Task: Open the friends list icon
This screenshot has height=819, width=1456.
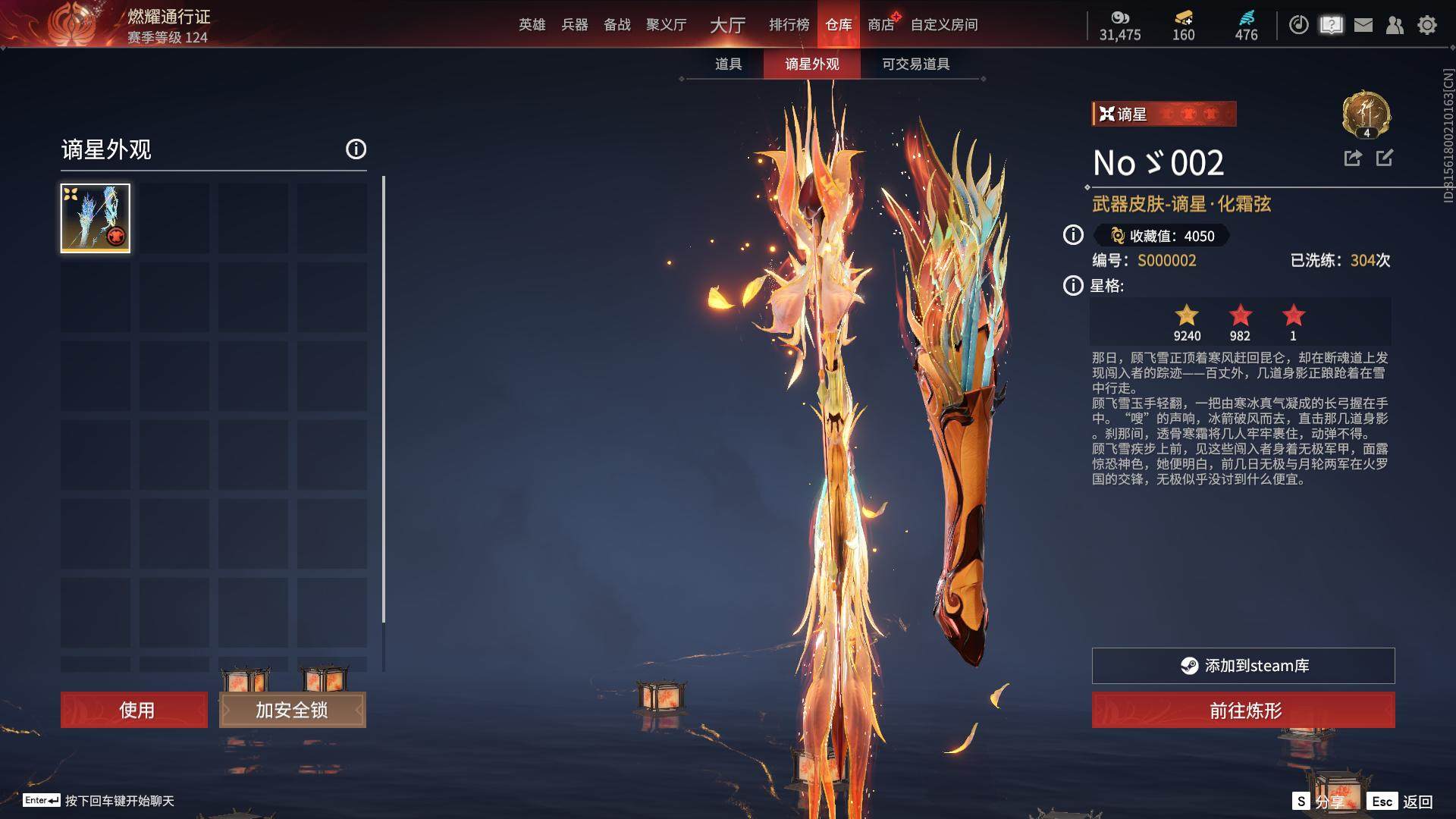Action: pyautogui.click(x=1395, y=25)
